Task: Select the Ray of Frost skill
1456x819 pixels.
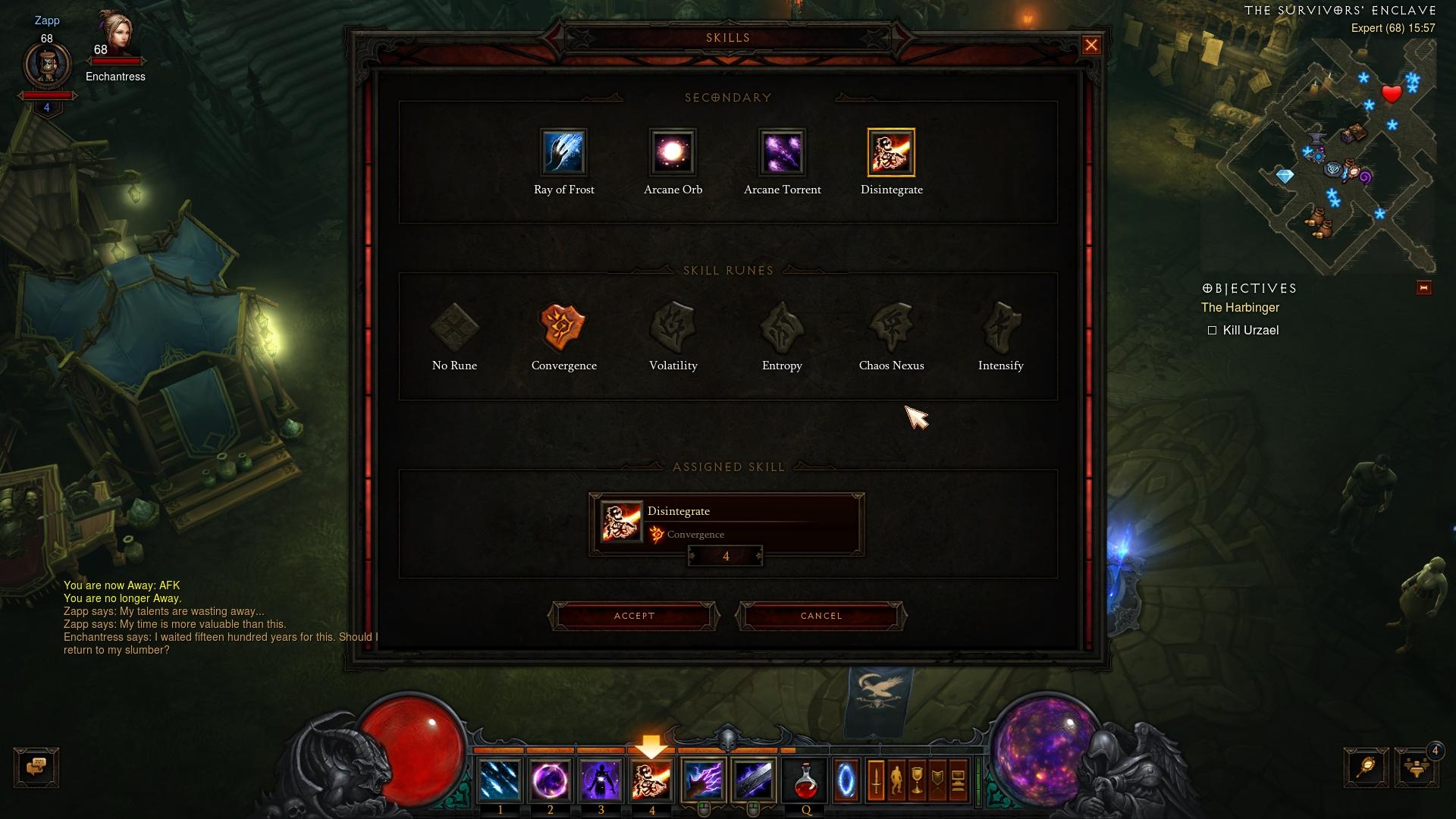Action: click(563, 152)
